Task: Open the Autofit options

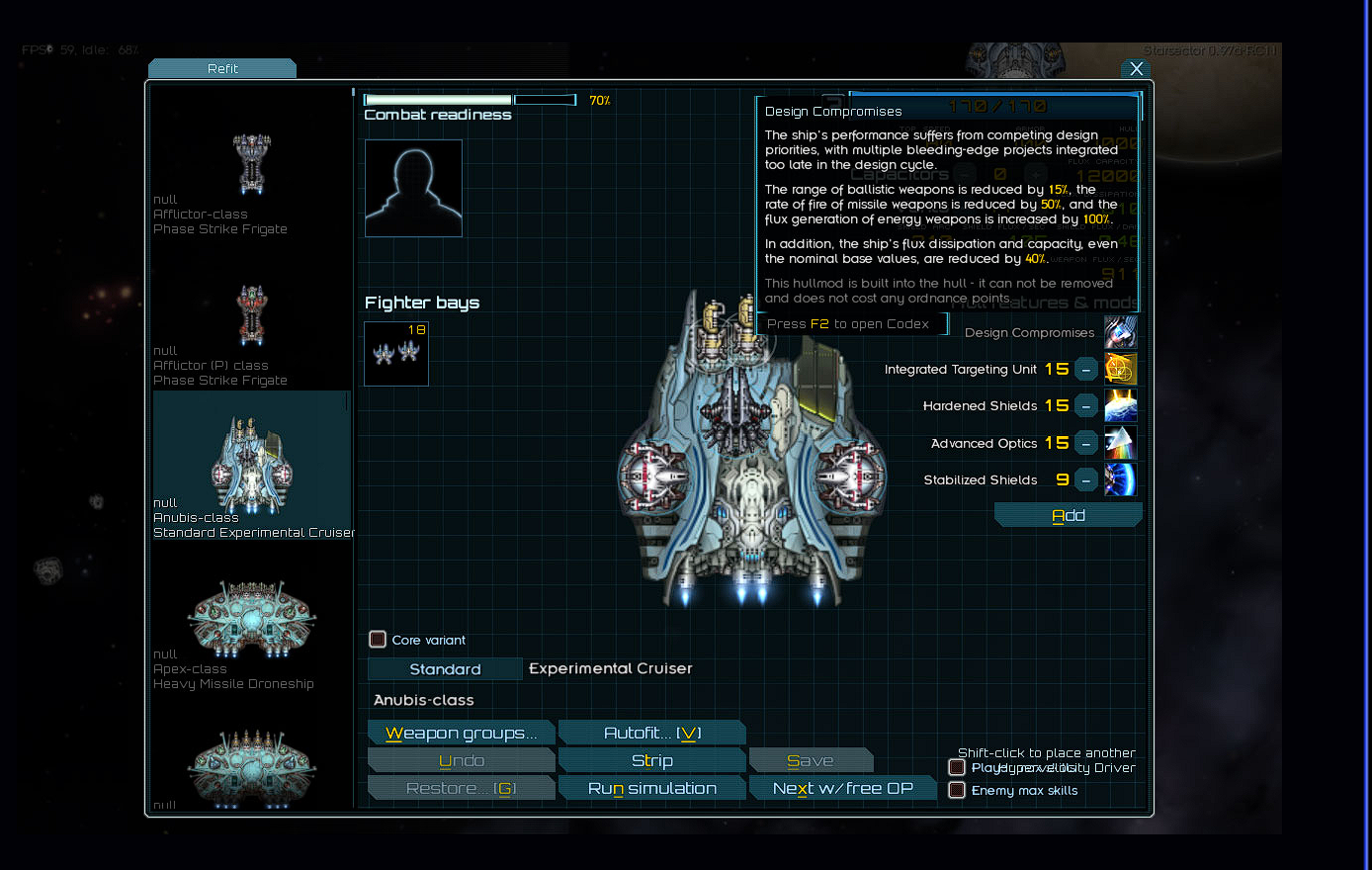Action: tap(651, 733)
